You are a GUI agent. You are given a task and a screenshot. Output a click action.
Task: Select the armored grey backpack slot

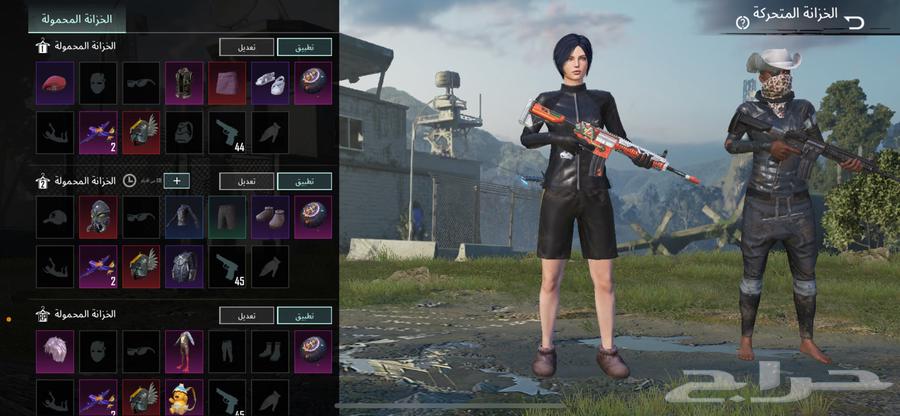coord(184,266)
